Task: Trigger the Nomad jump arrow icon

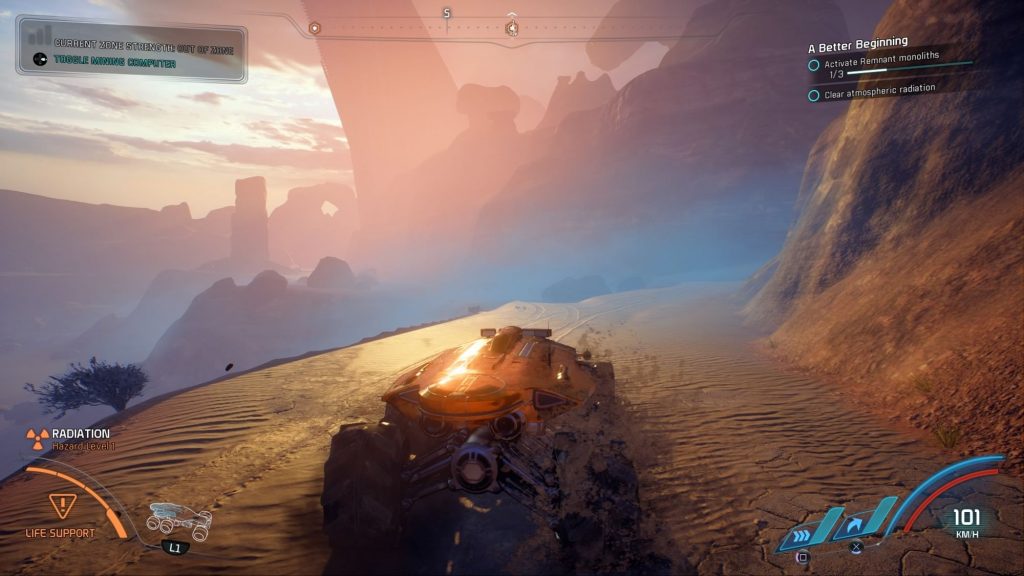Action: click(856, 523)
